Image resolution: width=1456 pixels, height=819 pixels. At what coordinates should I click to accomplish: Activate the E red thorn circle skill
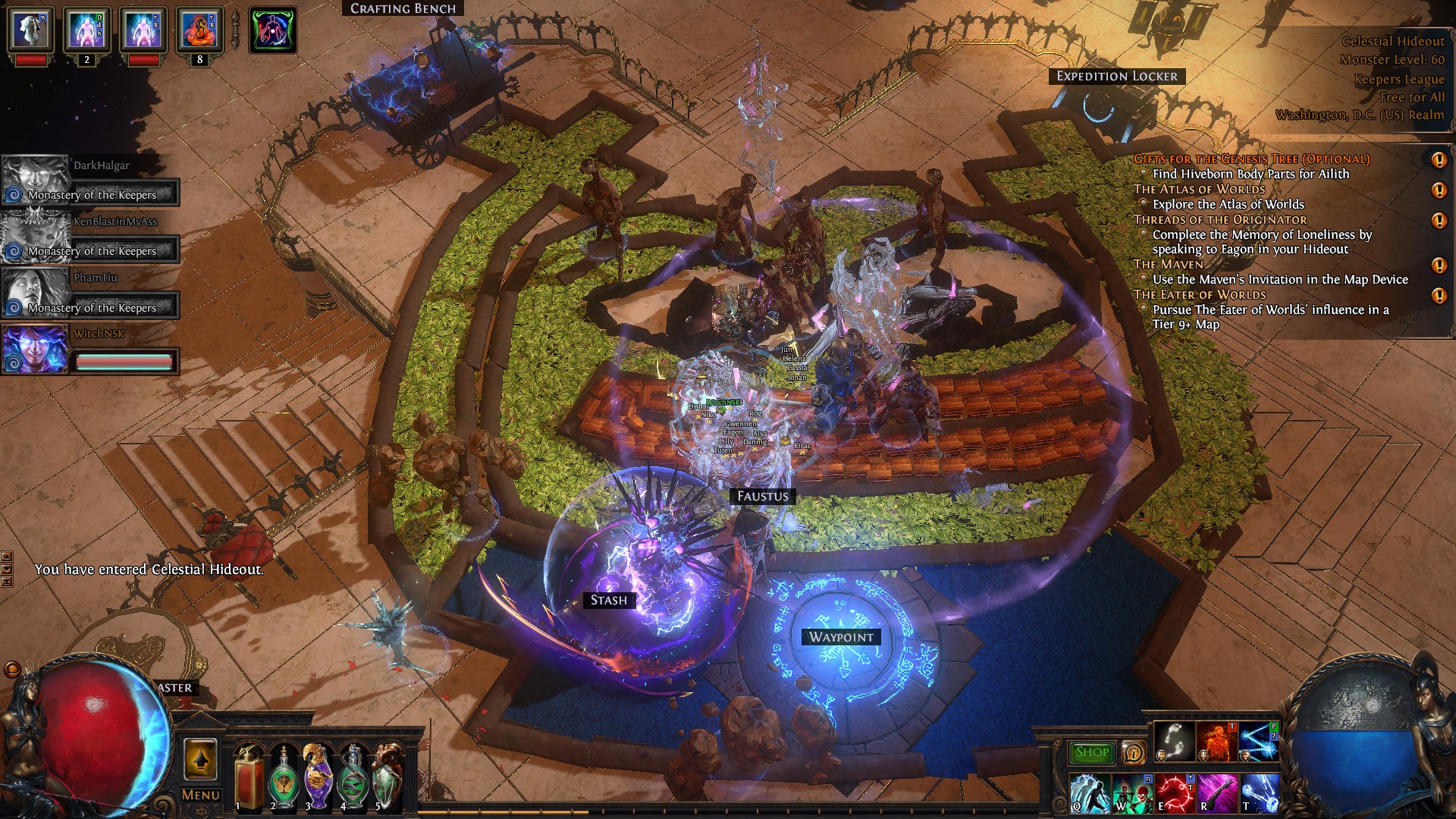click(1175, 792)
